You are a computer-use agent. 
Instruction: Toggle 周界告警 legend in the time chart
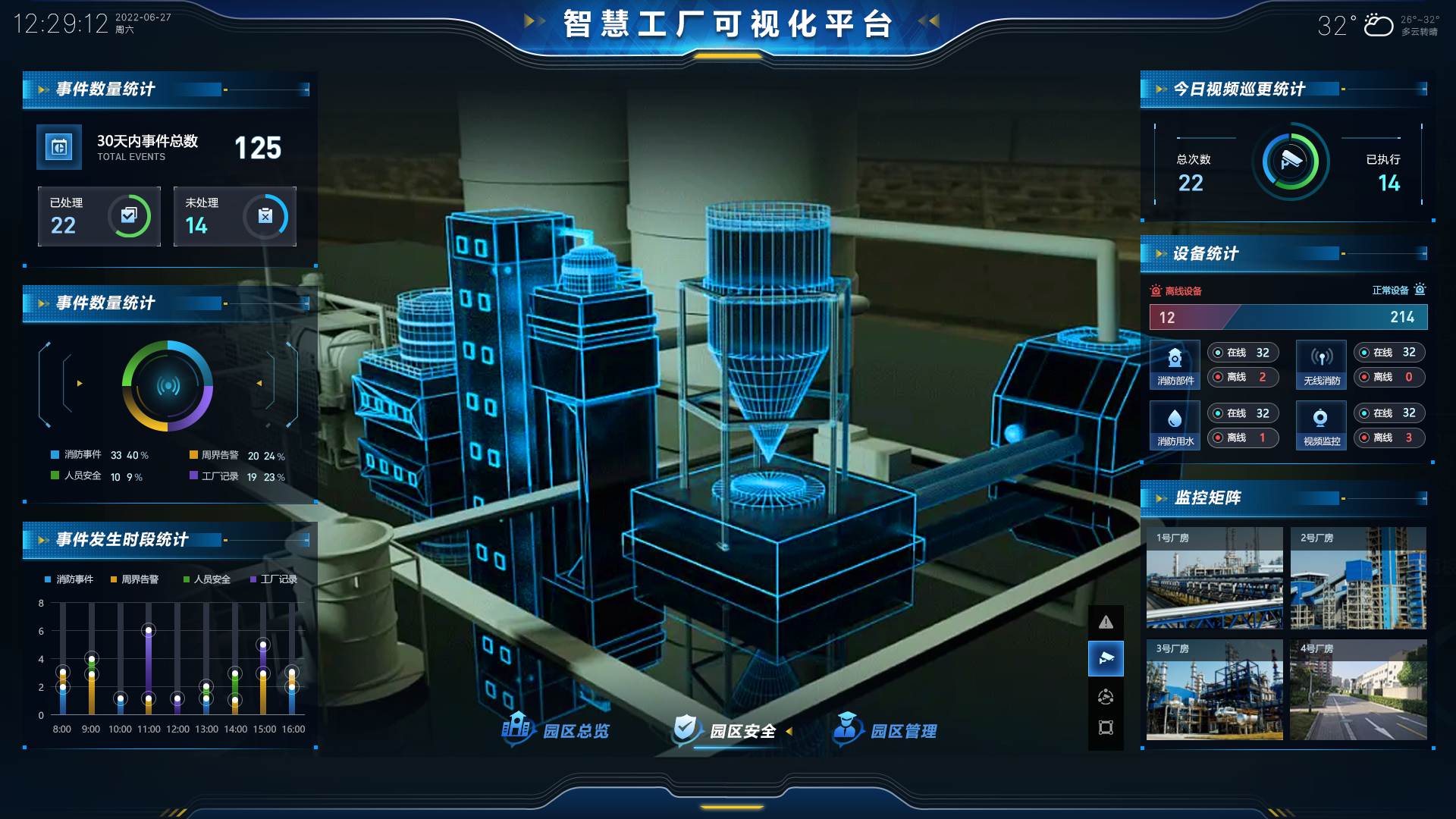pyautogui.click(x=135, y=579)
